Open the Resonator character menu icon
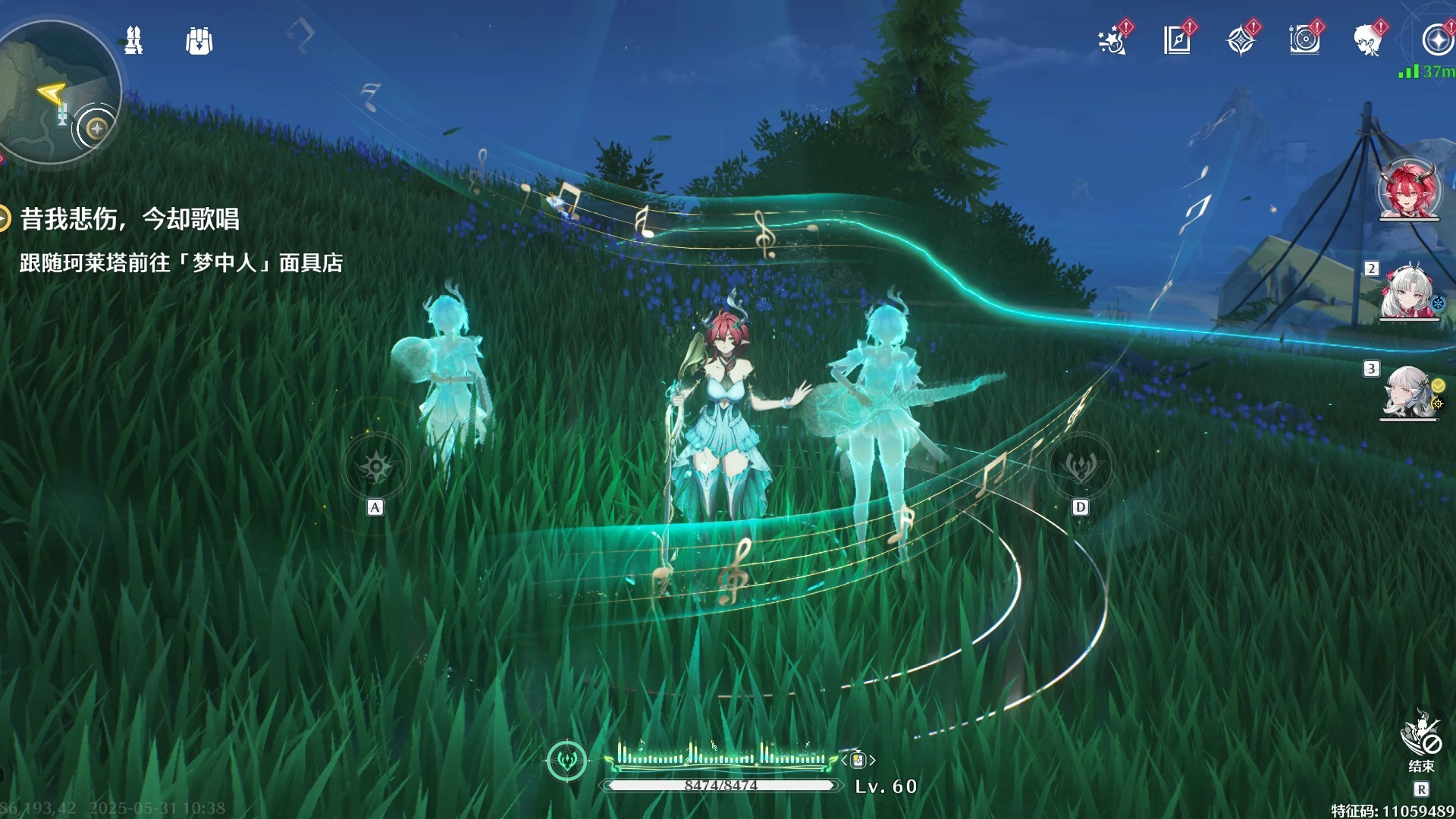Screen dimensions: 1456x819 point(1367,42)
